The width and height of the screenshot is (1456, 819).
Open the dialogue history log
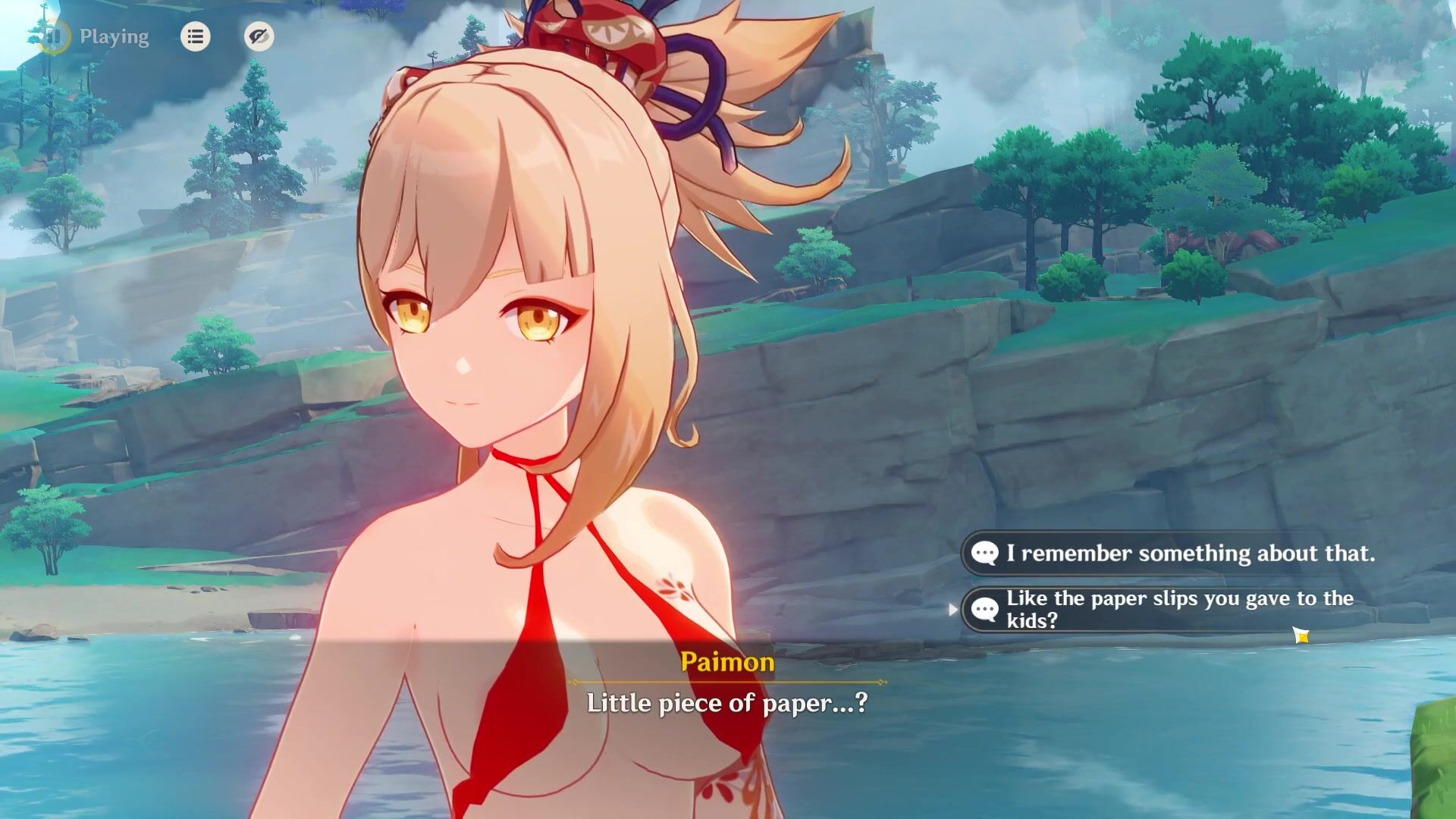tap(195, 36)
